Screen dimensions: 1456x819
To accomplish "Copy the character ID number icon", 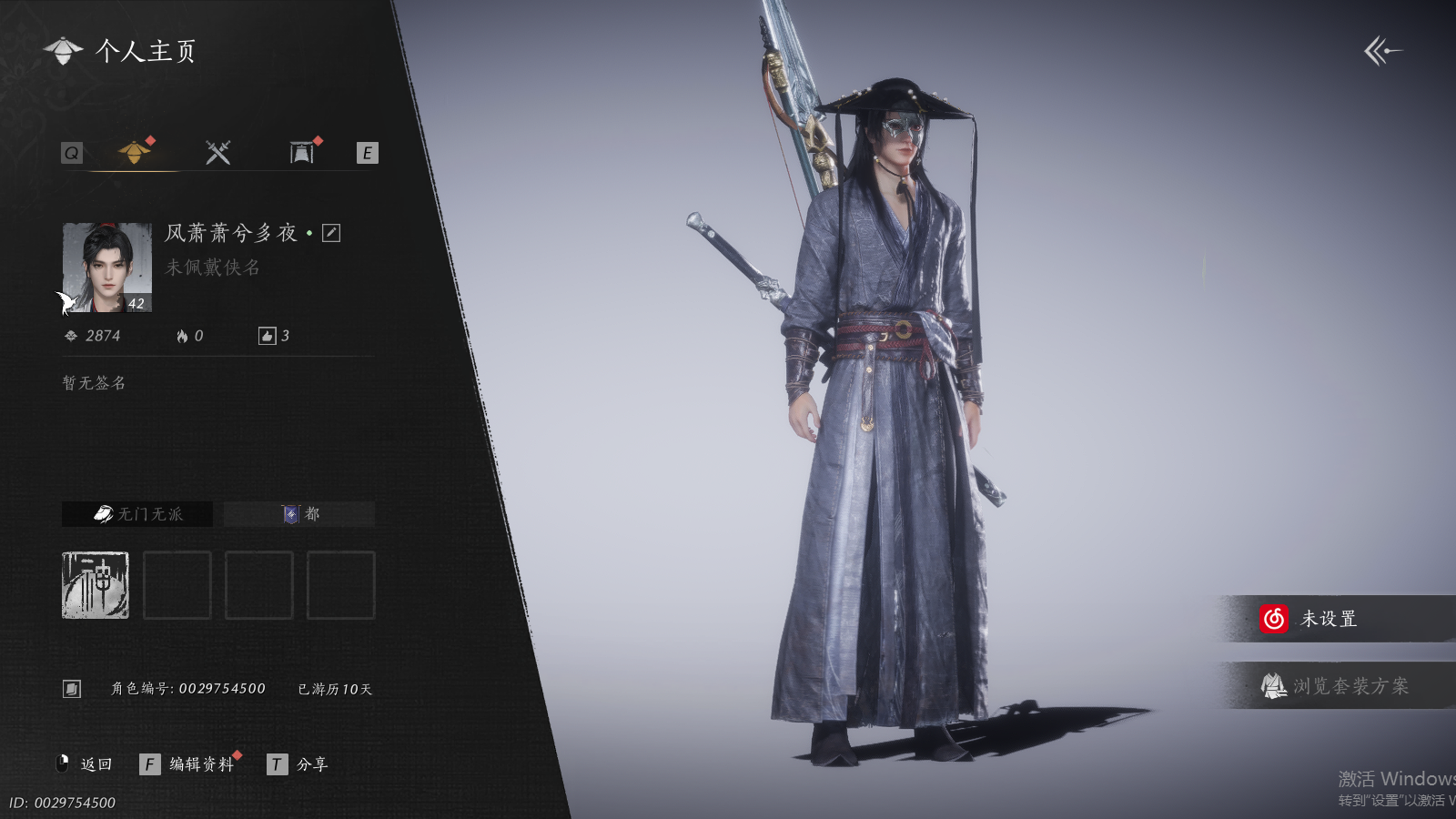I will click(72, 689).
